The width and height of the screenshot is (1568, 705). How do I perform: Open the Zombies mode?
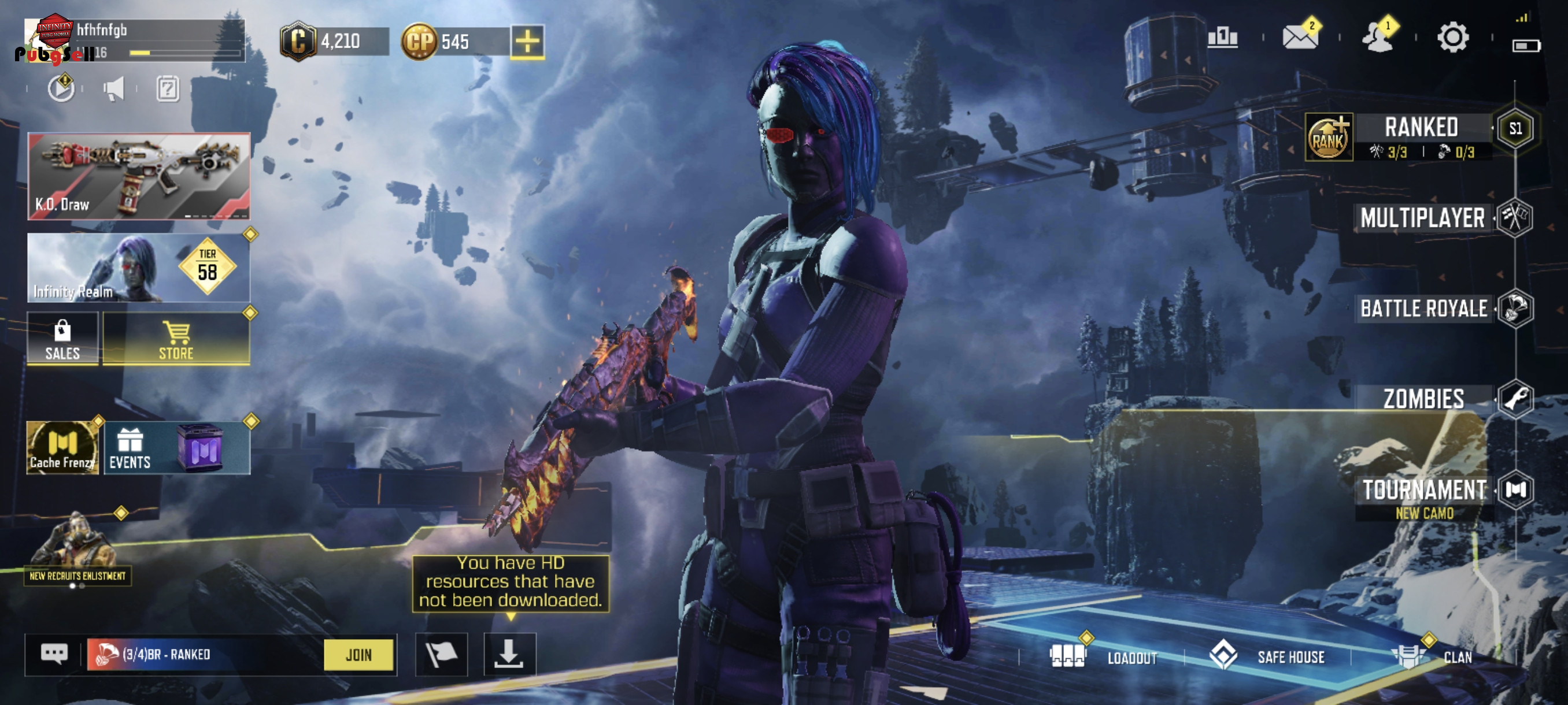(x=1423, y=399)
